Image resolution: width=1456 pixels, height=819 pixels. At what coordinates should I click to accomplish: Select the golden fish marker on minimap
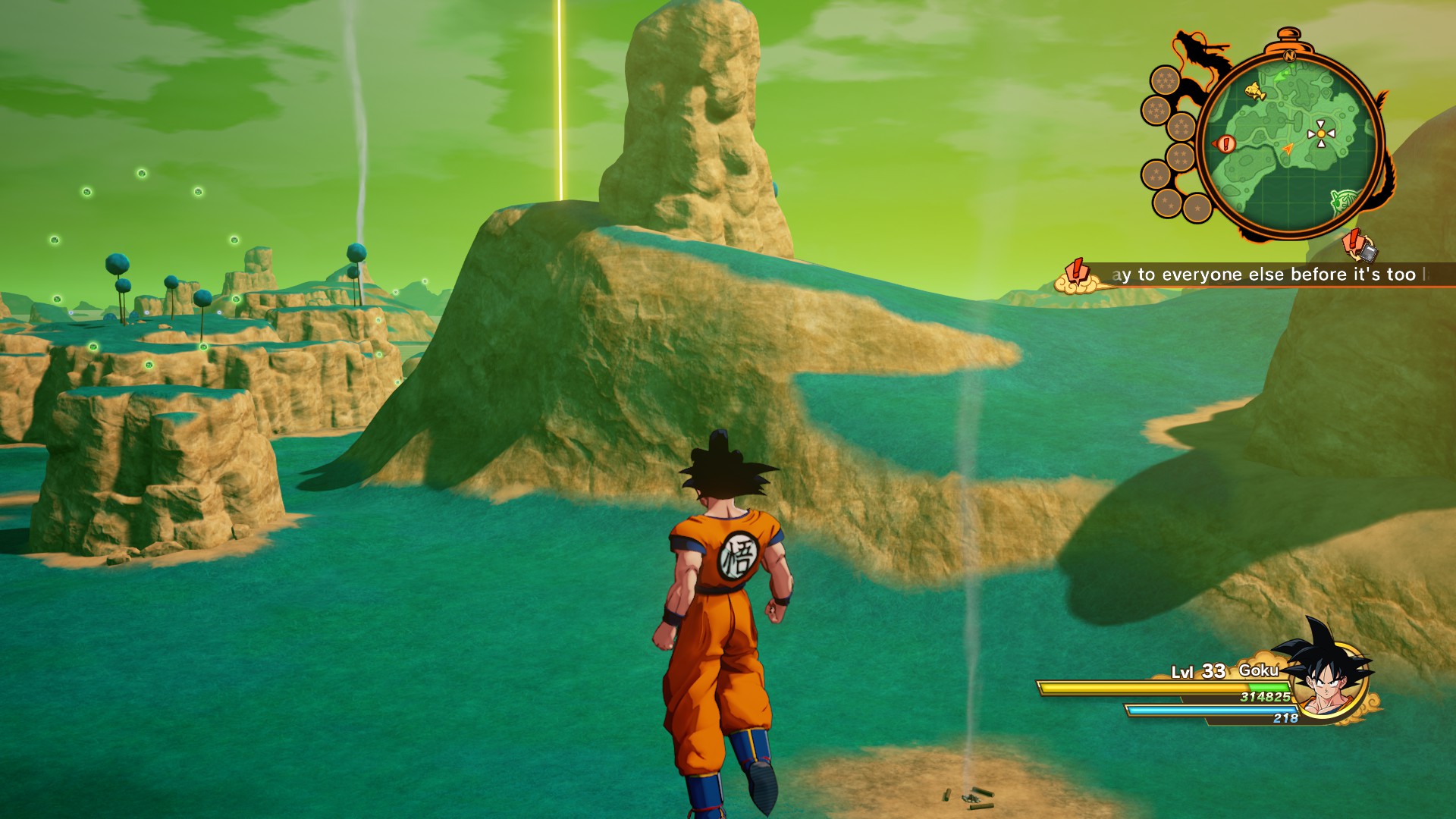click(x=1255, y=92)
